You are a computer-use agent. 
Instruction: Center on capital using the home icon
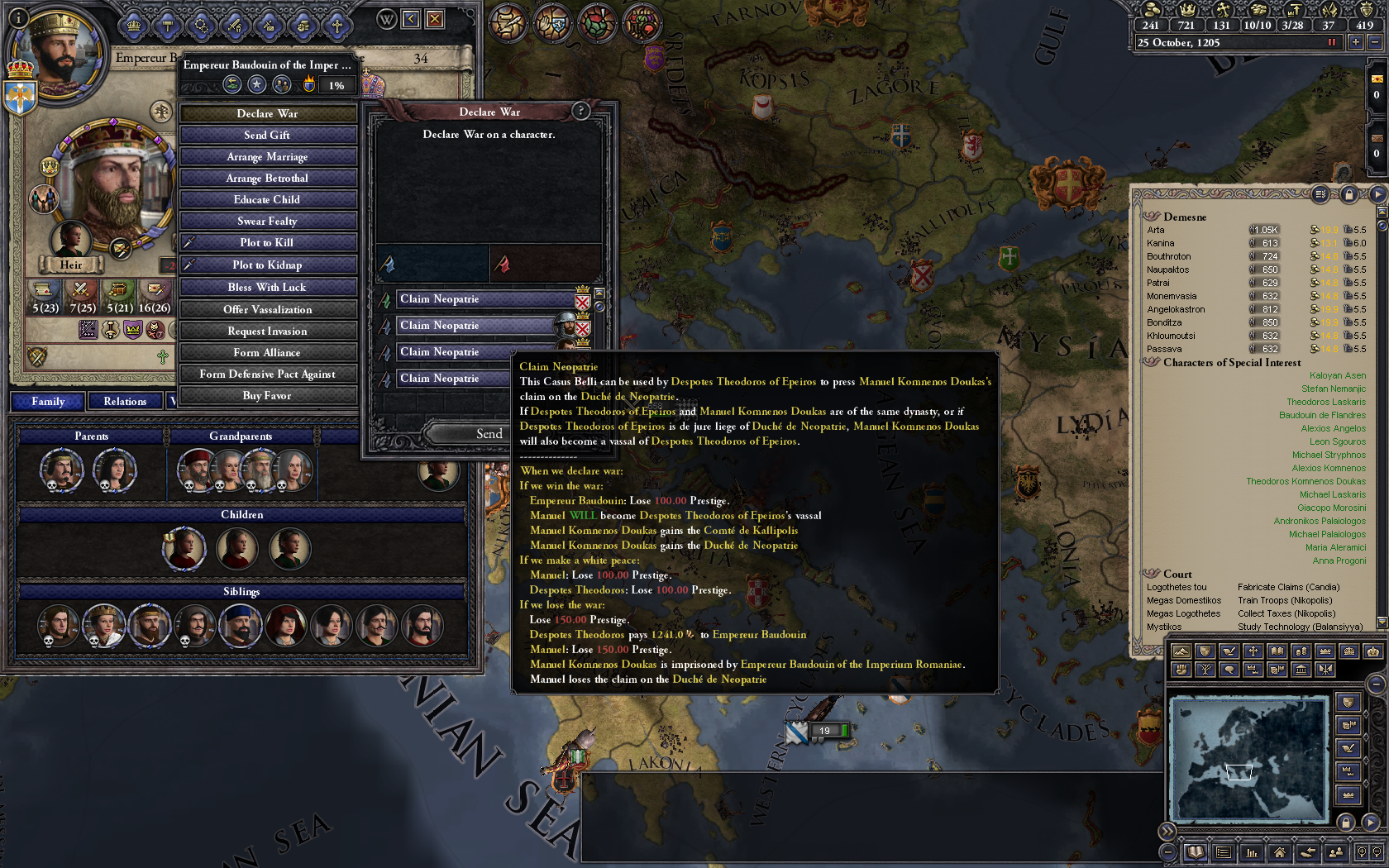[x=1280, y=853]
